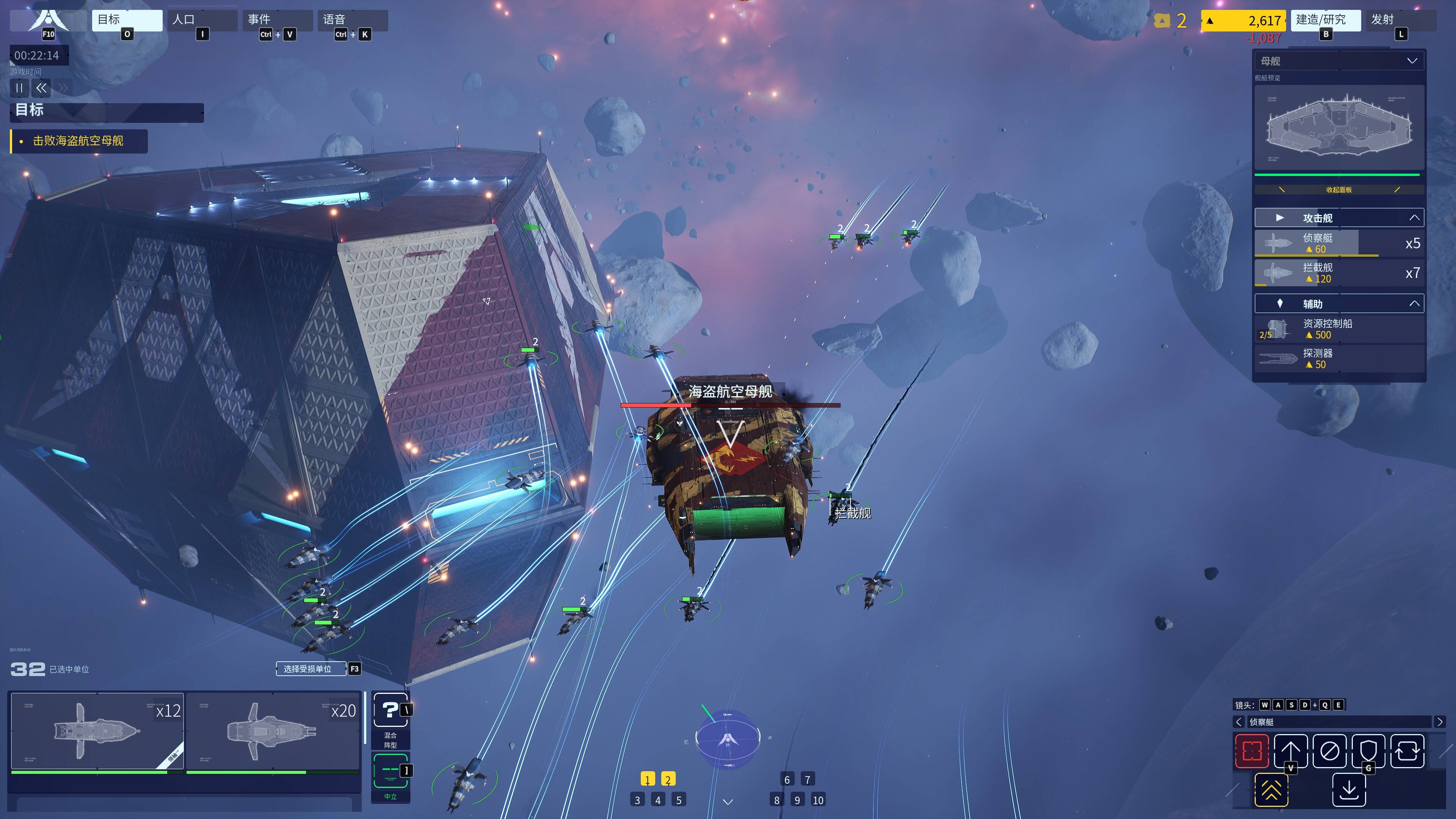Collapse the build panel via 收起面板
This screenshot has width=1456, height=819.
(x=1338, y=190)
